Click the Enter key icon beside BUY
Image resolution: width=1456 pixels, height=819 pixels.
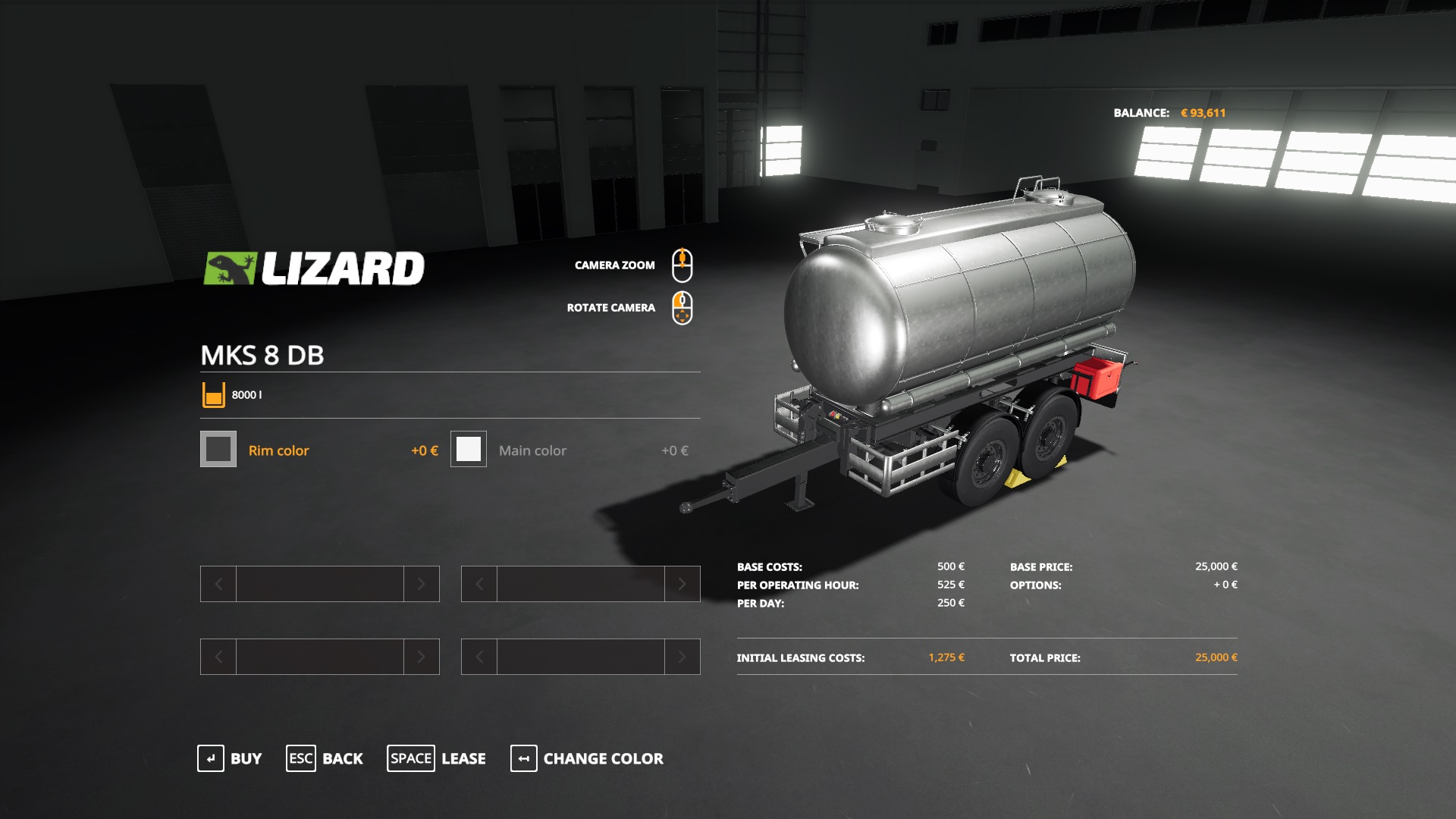click(212, 758)
